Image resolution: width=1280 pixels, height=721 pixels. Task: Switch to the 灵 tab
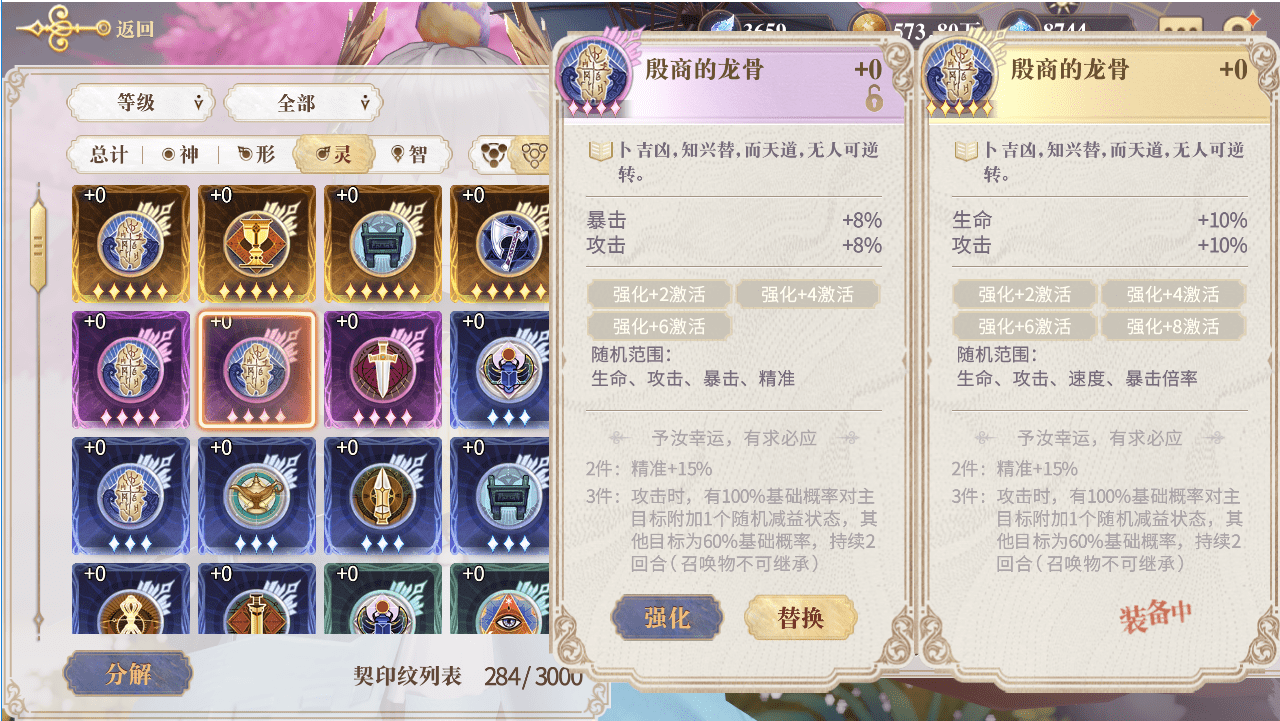(333, 155)
